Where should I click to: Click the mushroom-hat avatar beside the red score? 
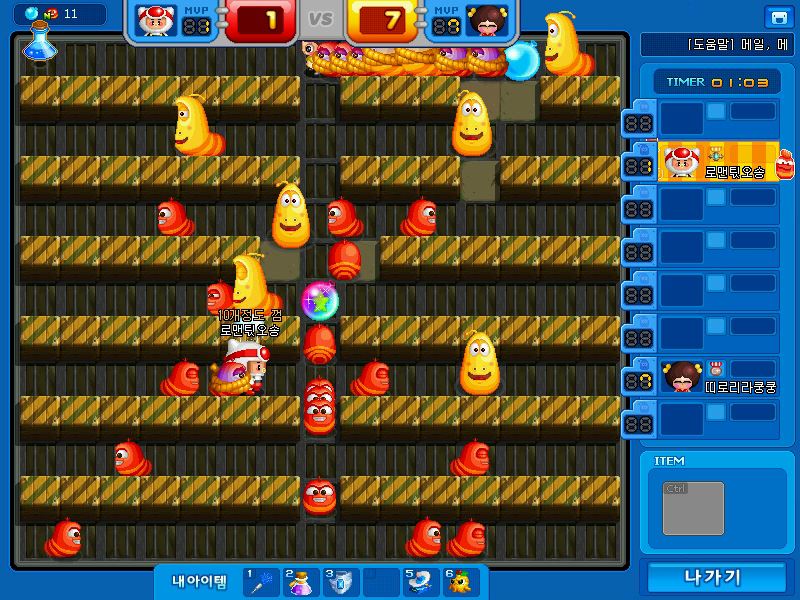click(x=154, y=20)
